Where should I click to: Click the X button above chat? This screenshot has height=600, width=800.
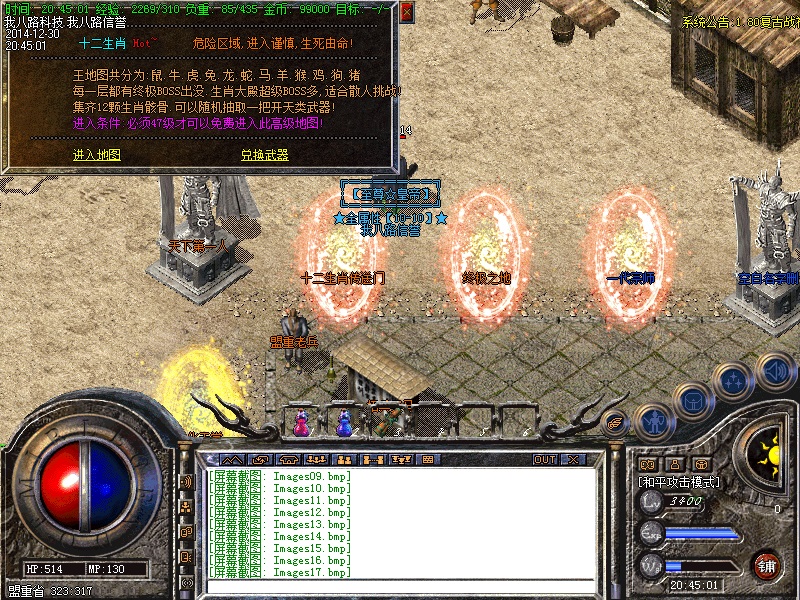pos(573,460)
